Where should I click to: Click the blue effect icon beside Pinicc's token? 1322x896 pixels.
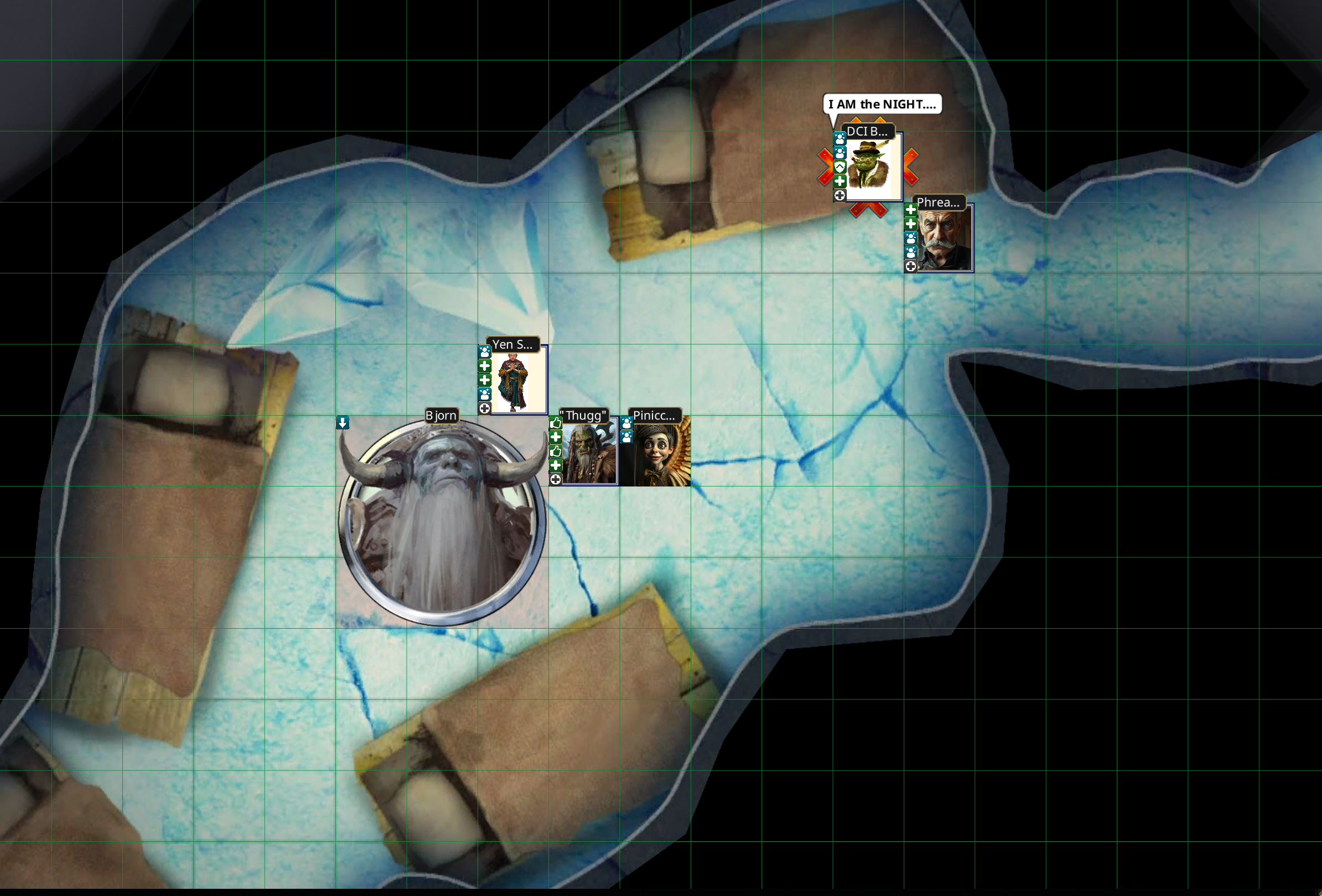(x=628, y=423)
